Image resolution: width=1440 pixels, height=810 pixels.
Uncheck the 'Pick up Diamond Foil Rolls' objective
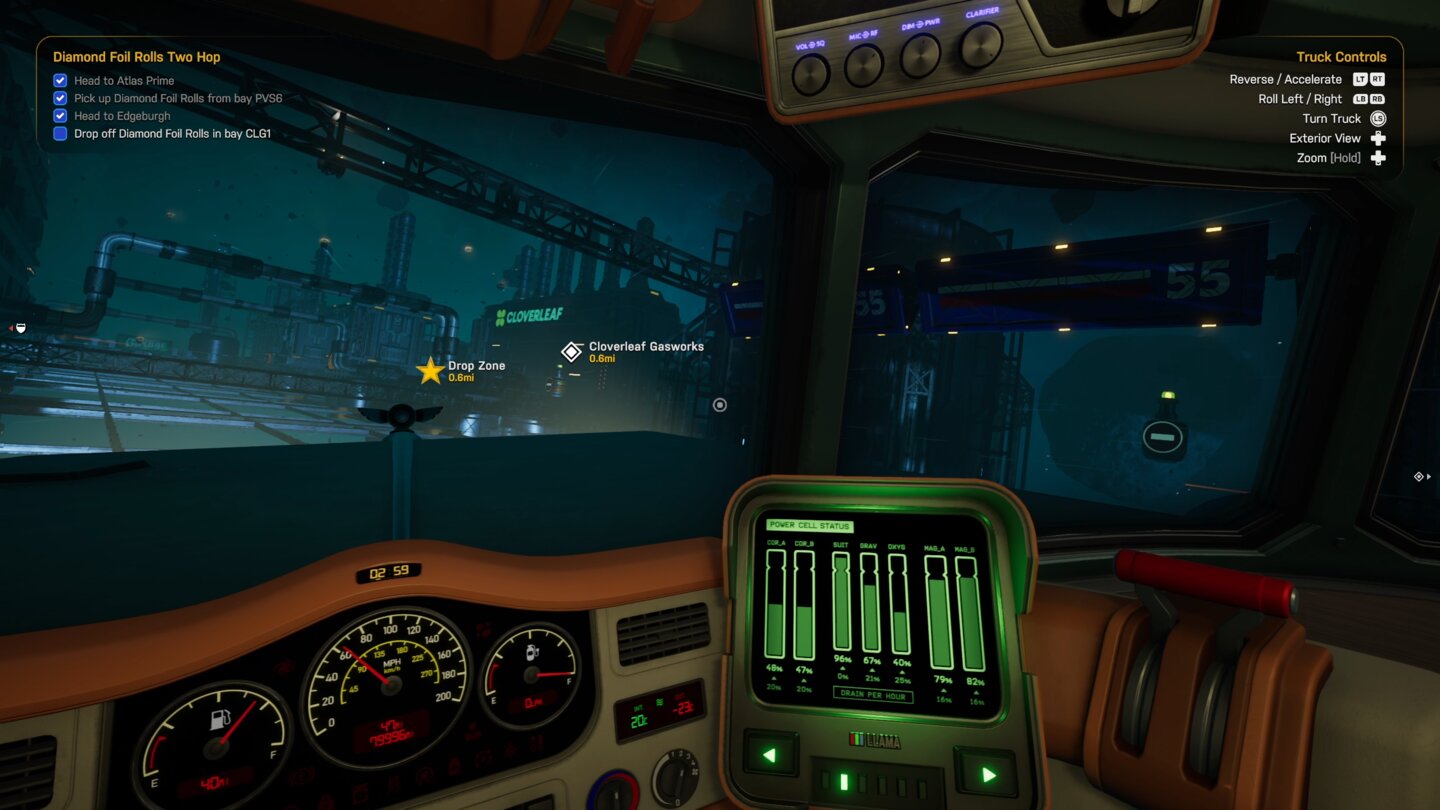coord(59,98)
